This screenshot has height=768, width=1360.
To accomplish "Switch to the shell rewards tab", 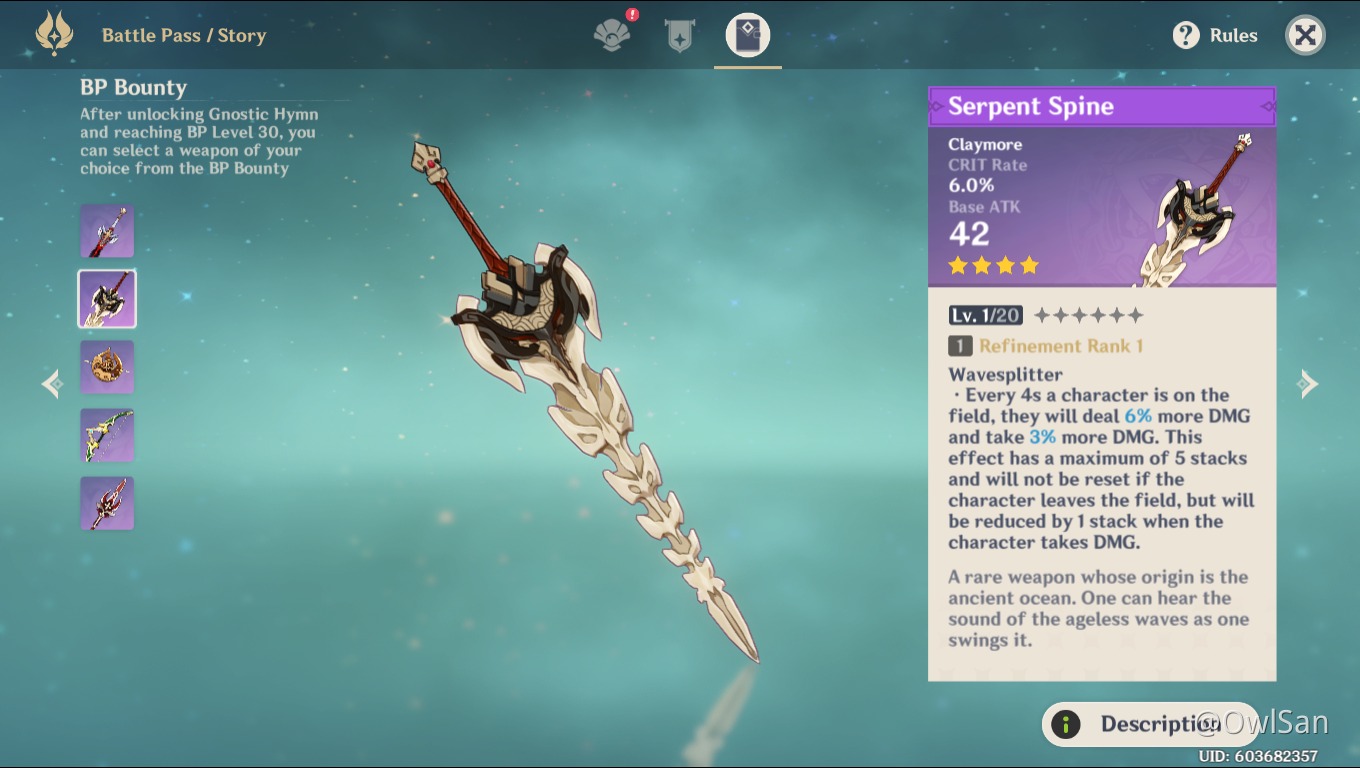I will [x=612, y=36].
